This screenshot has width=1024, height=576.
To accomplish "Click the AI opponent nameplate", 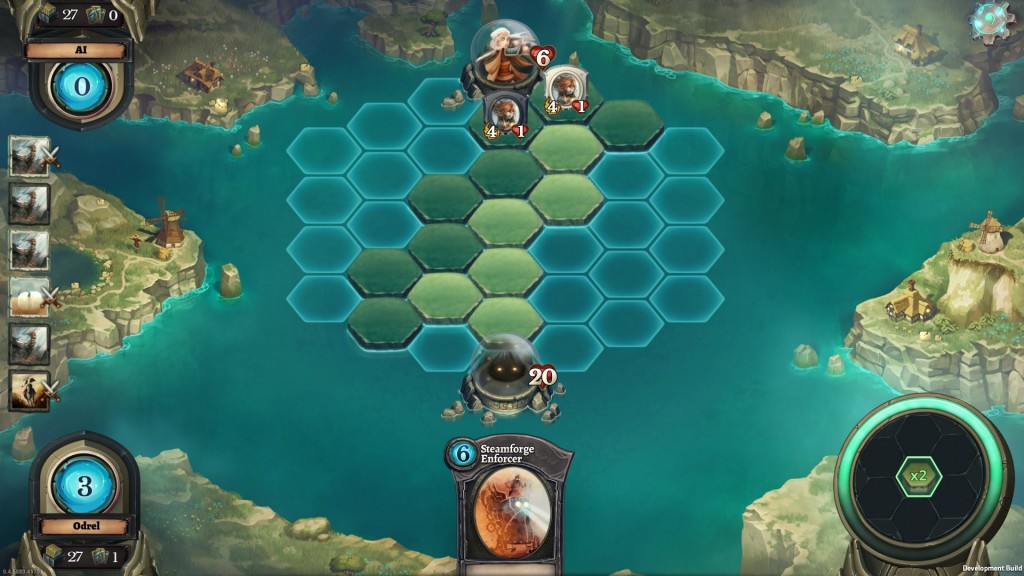I will 81,50.
